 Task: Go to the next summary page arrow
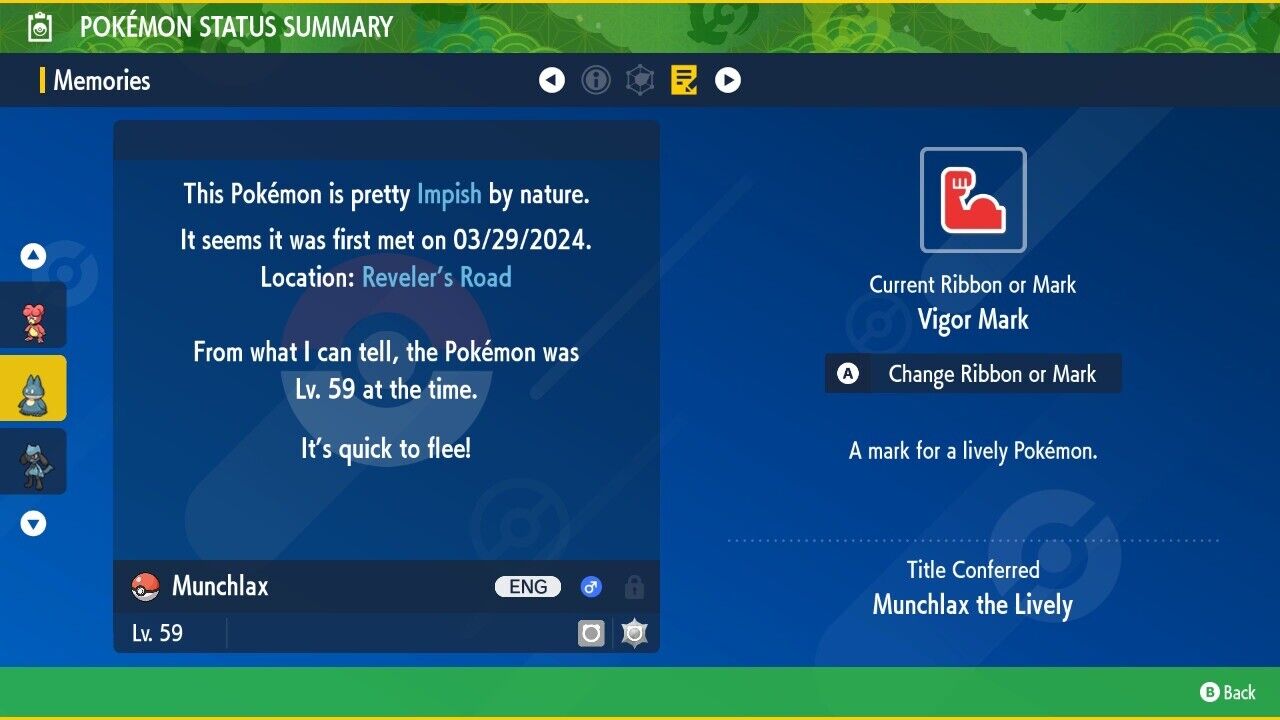pos(728,80)
